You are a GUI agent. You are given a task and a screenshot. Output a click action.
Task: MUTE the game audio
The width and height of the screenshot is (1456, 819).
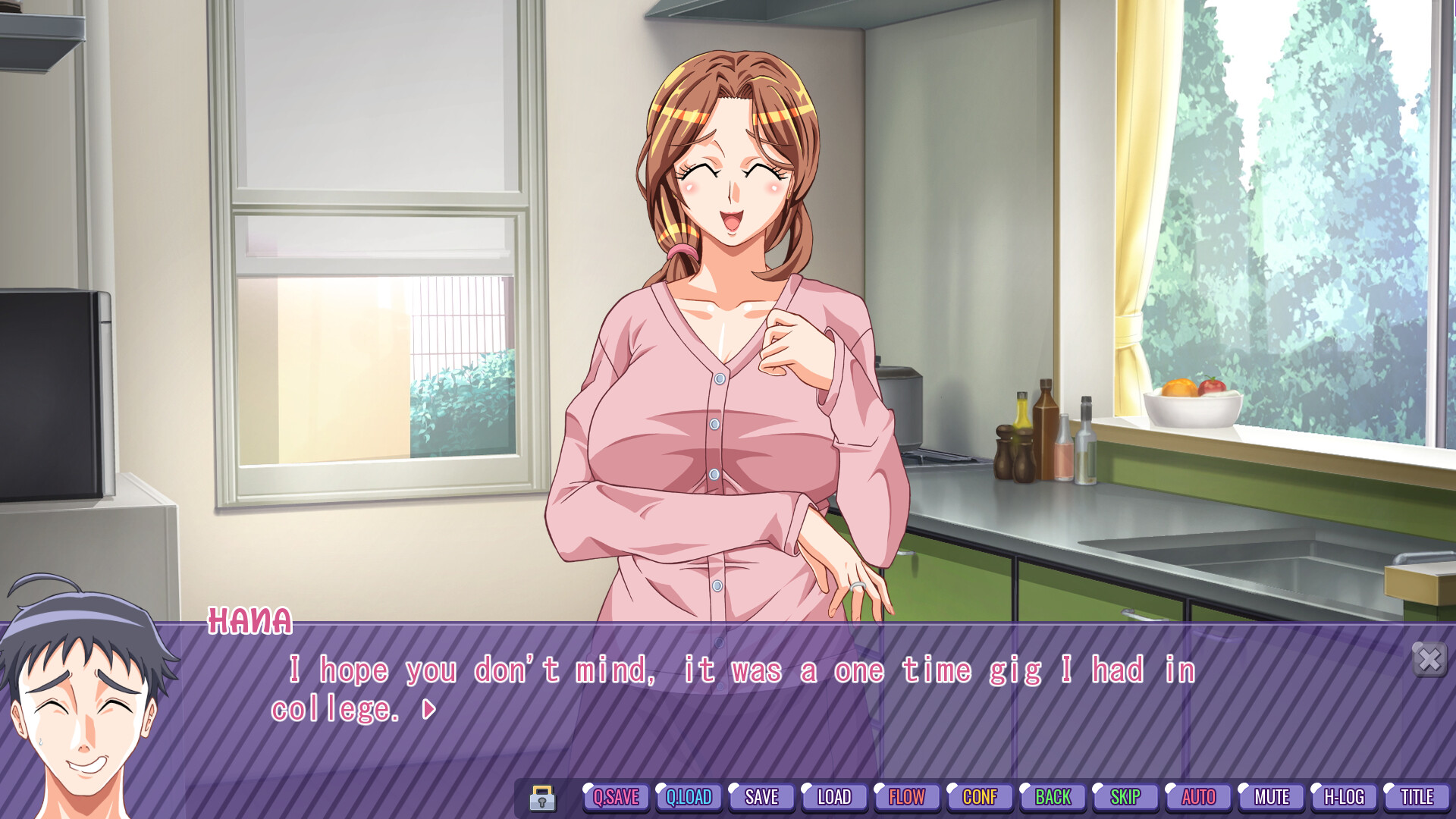(1270, 797)
